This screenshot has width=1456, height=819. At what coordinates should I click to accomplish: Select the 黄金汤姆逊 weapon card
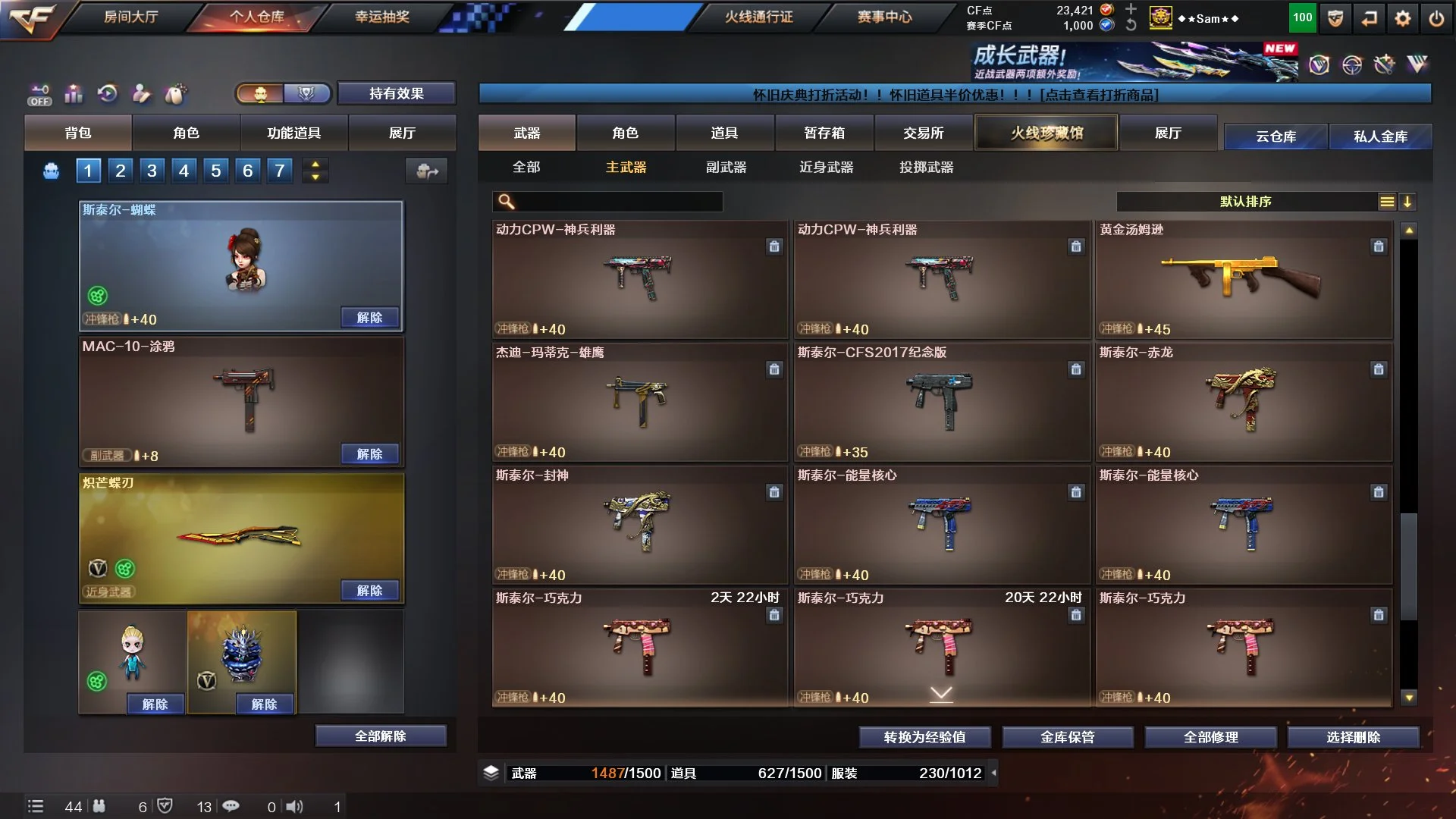point(1244,279)
